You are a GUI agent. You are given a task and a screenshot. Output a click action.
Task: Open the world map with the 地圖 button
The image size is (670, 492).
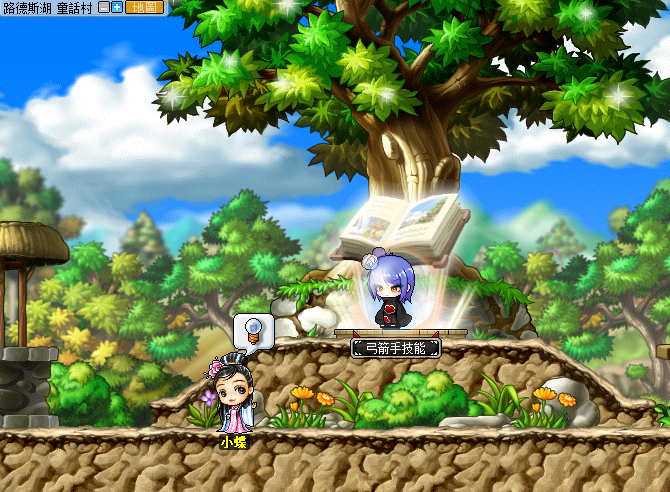(x=143, y=7)
